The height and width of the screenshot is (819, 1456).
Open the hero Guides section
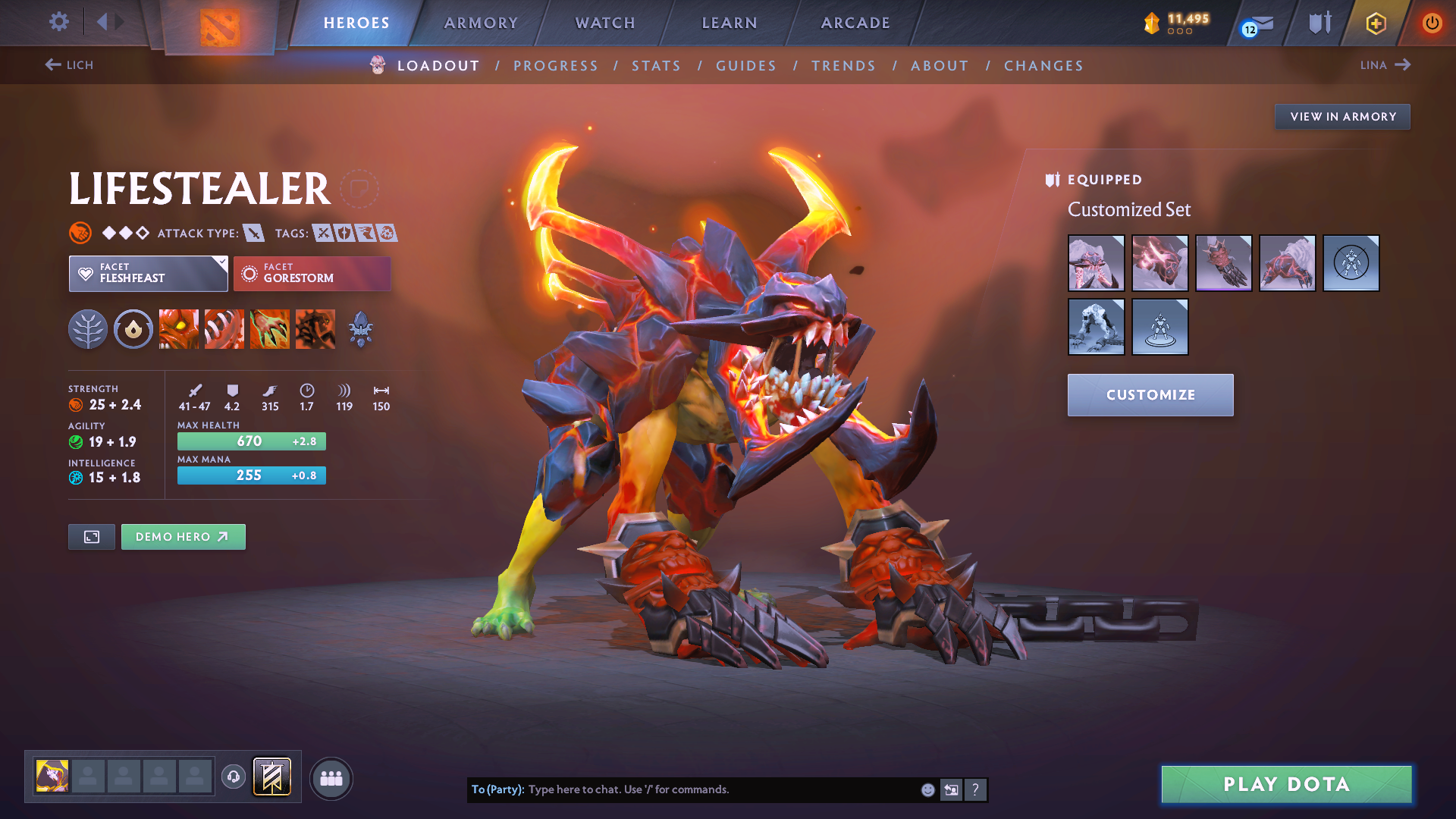(746, 66)
